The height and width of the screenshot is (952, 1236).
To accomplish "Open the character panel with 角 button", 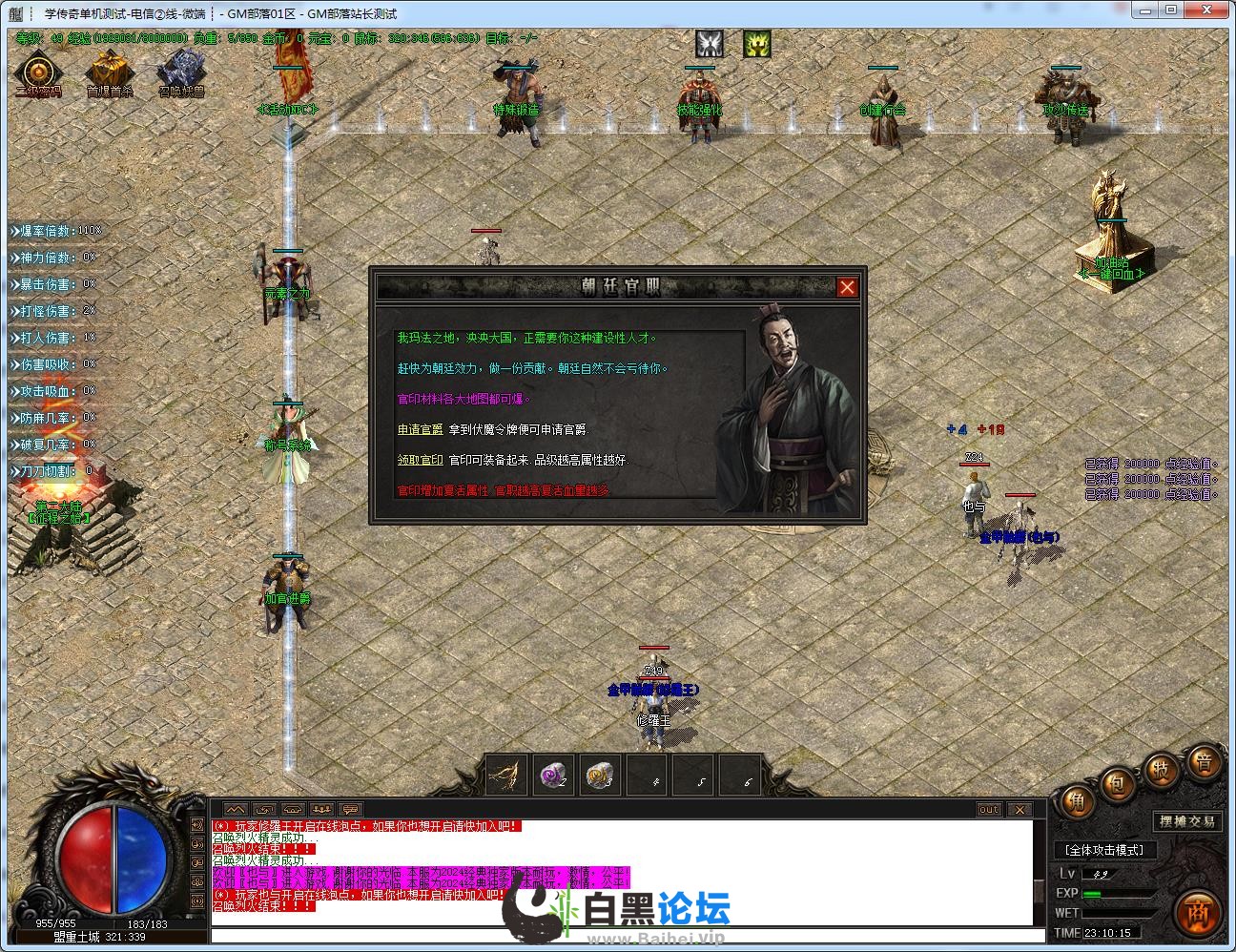I will click(1077, 802).
